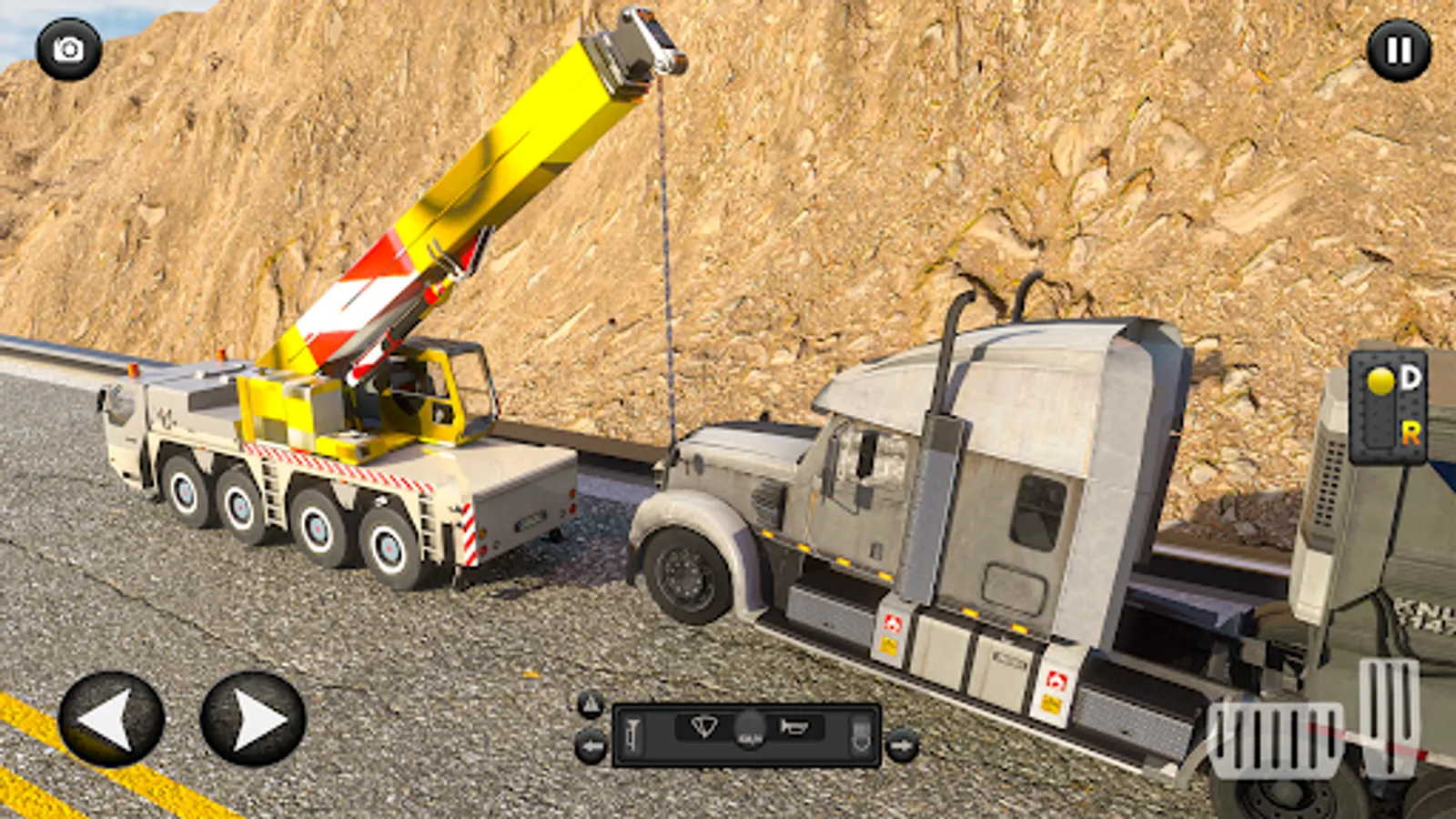Image resolution: width=1456 pixels, height=819 pixels.
Task: Click the triangular shield icon on the panel
Action: point(705,727)
